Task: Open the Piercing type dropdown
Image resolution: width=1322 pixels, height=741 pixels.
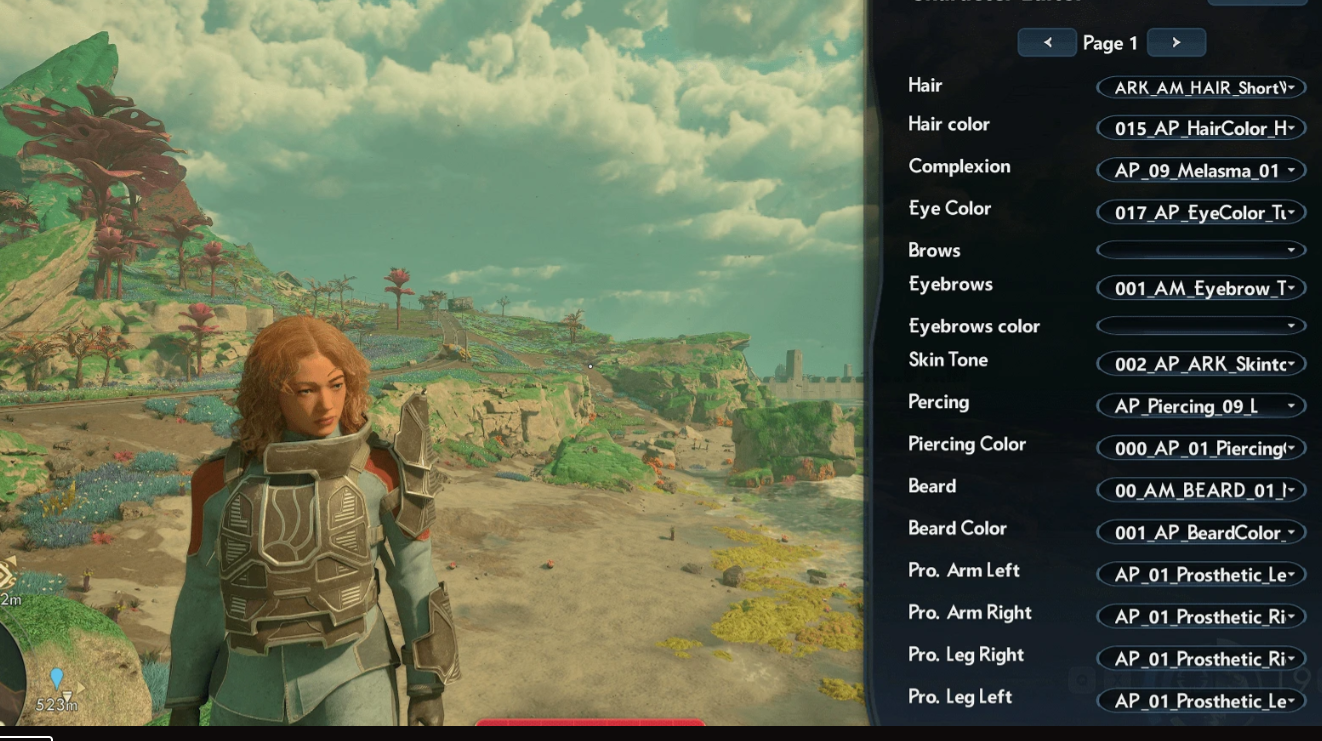Action: (1201, 406)
